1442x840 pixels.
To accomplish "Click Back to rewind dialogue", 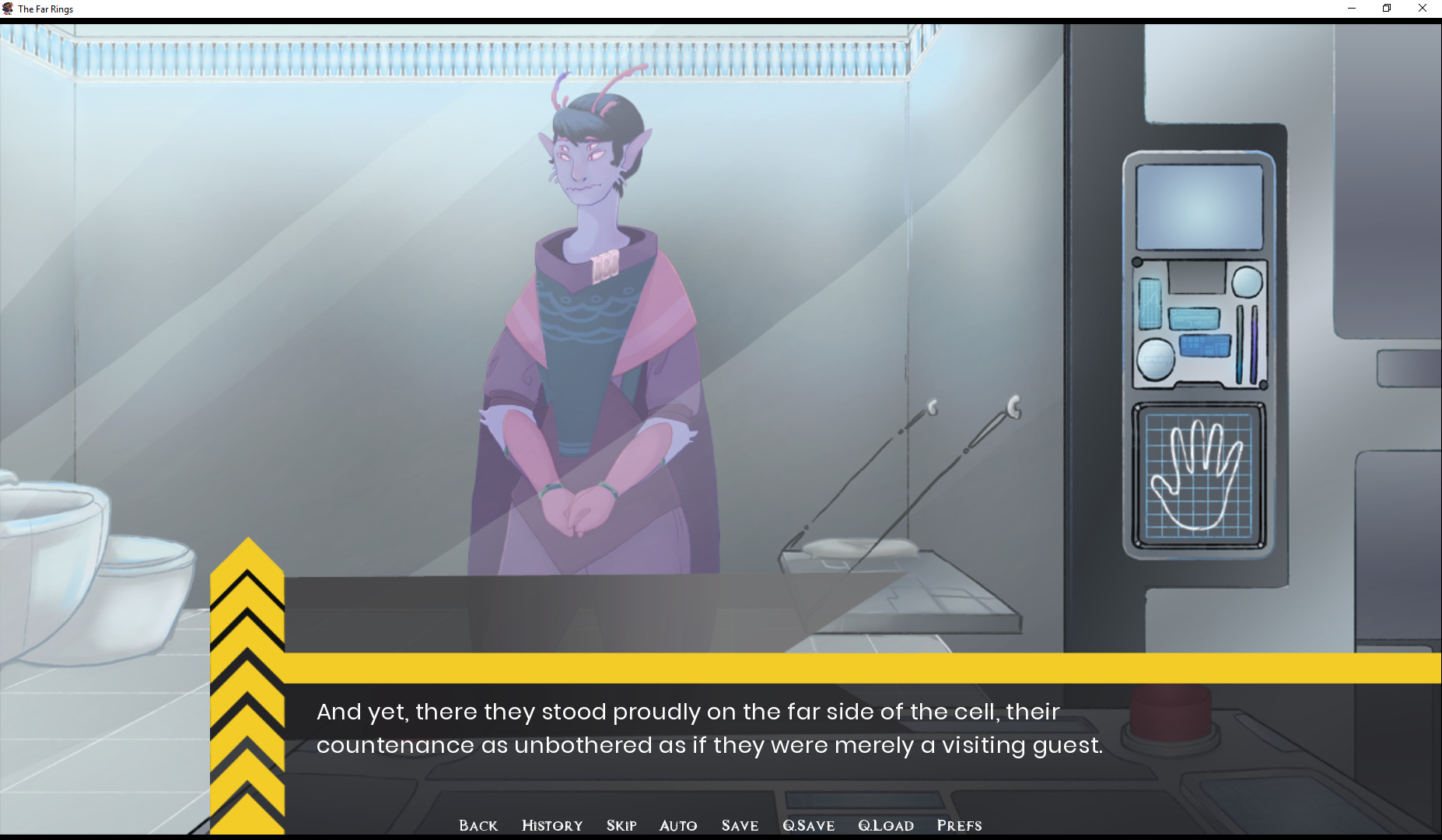I will (478, 826).
